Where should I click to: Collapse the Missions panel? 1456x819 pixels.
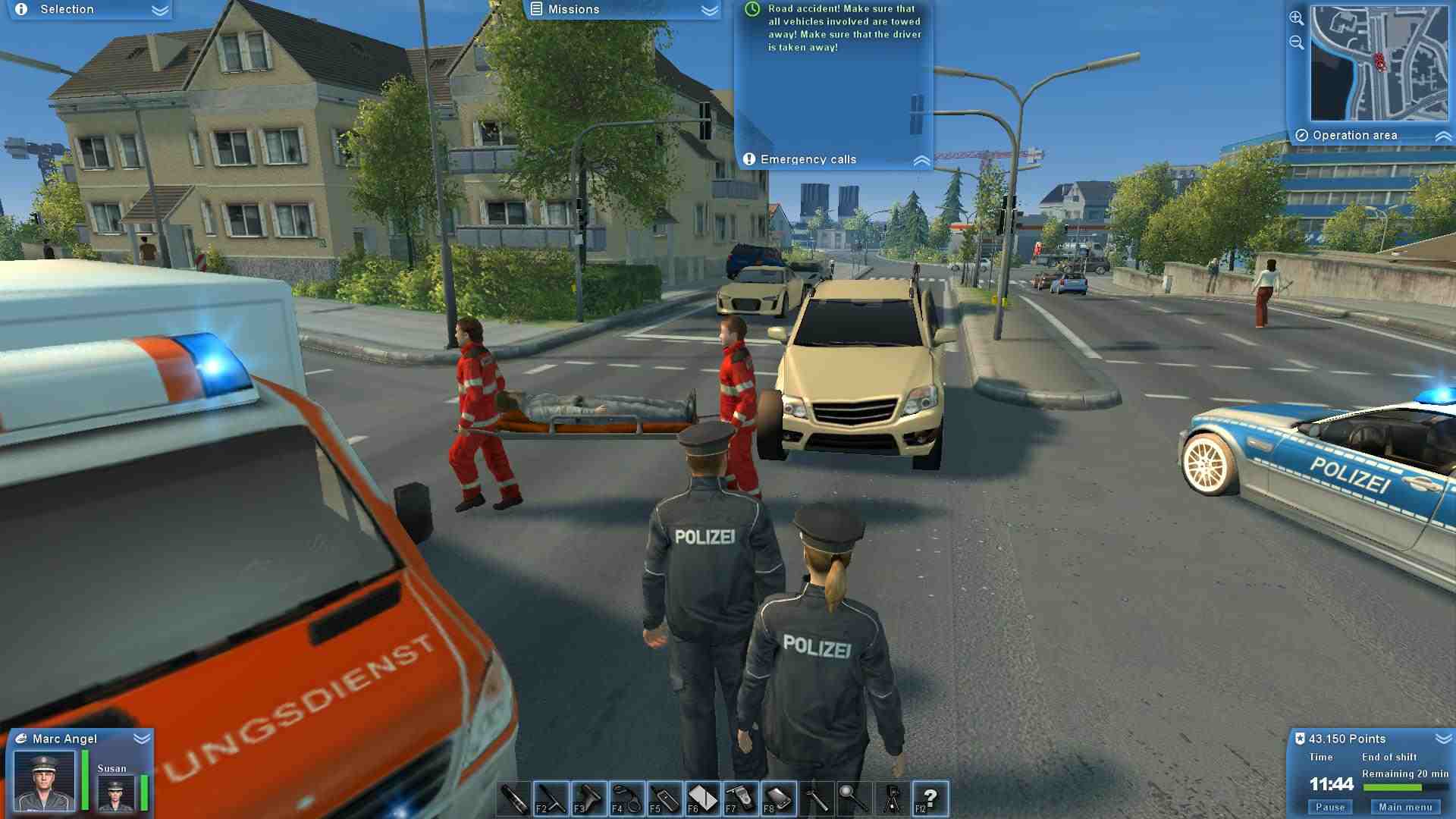pos(708,10)
